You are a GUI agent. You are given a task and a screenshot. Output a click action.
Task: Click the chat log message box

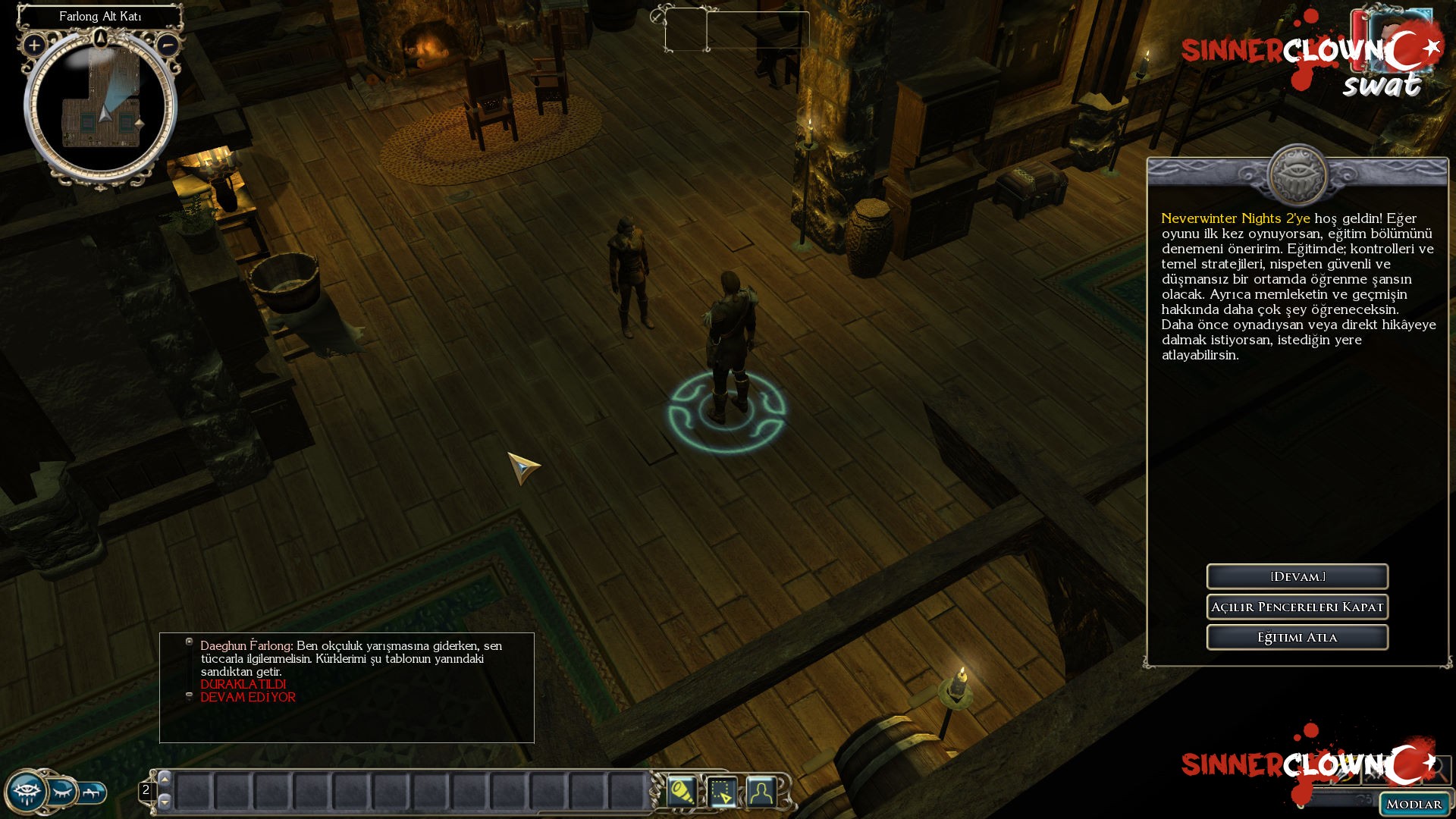347,687
